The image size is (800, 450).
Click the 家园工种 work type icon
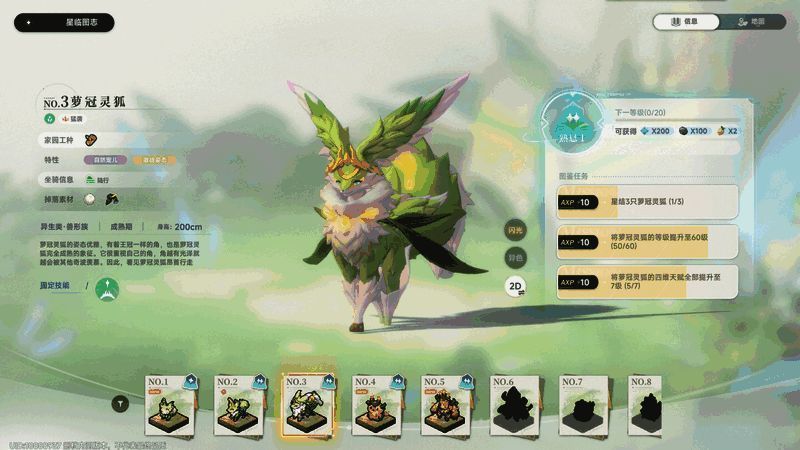[91, 140]
